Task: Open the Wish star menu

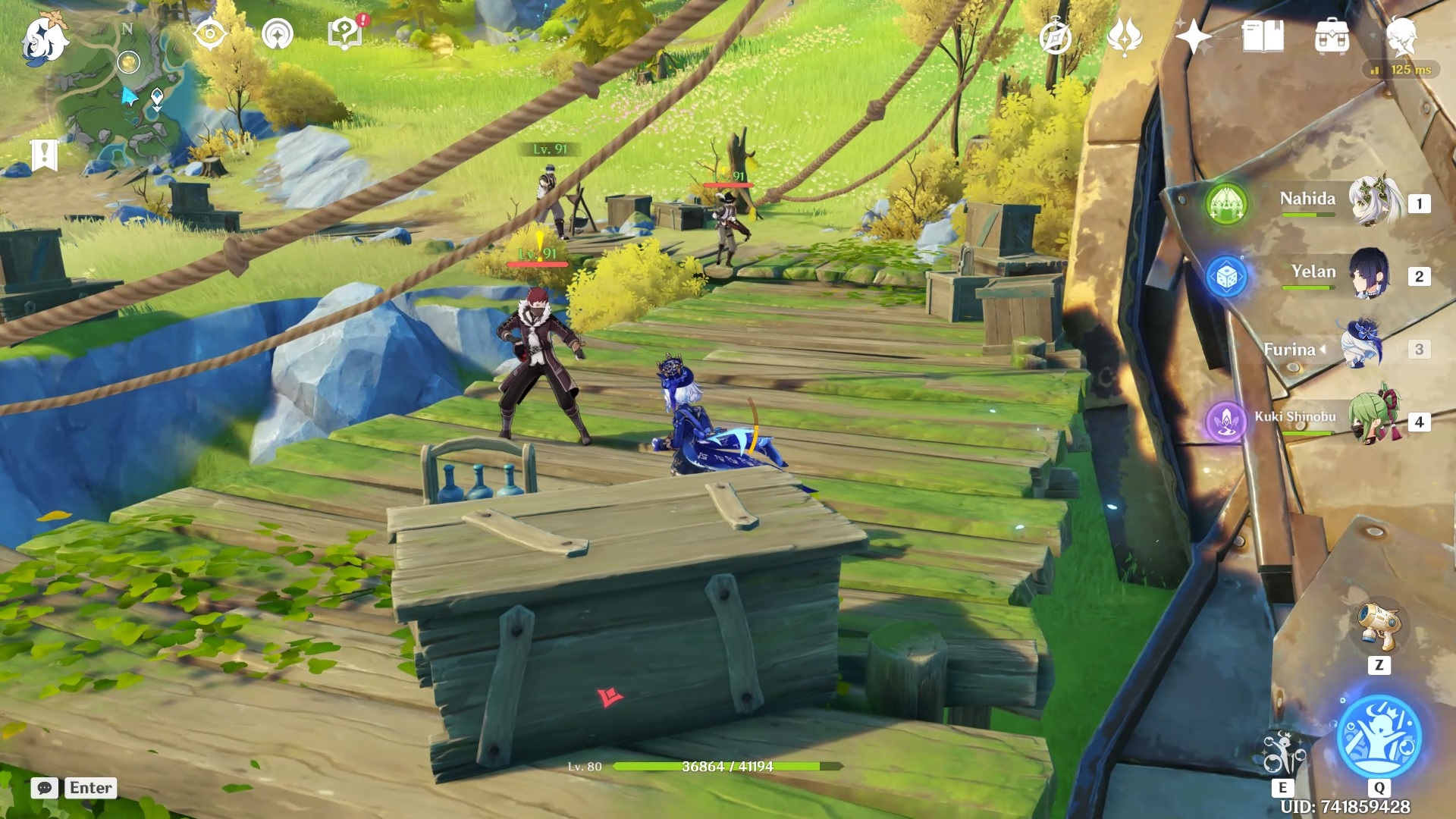Action: [1193, 36]
